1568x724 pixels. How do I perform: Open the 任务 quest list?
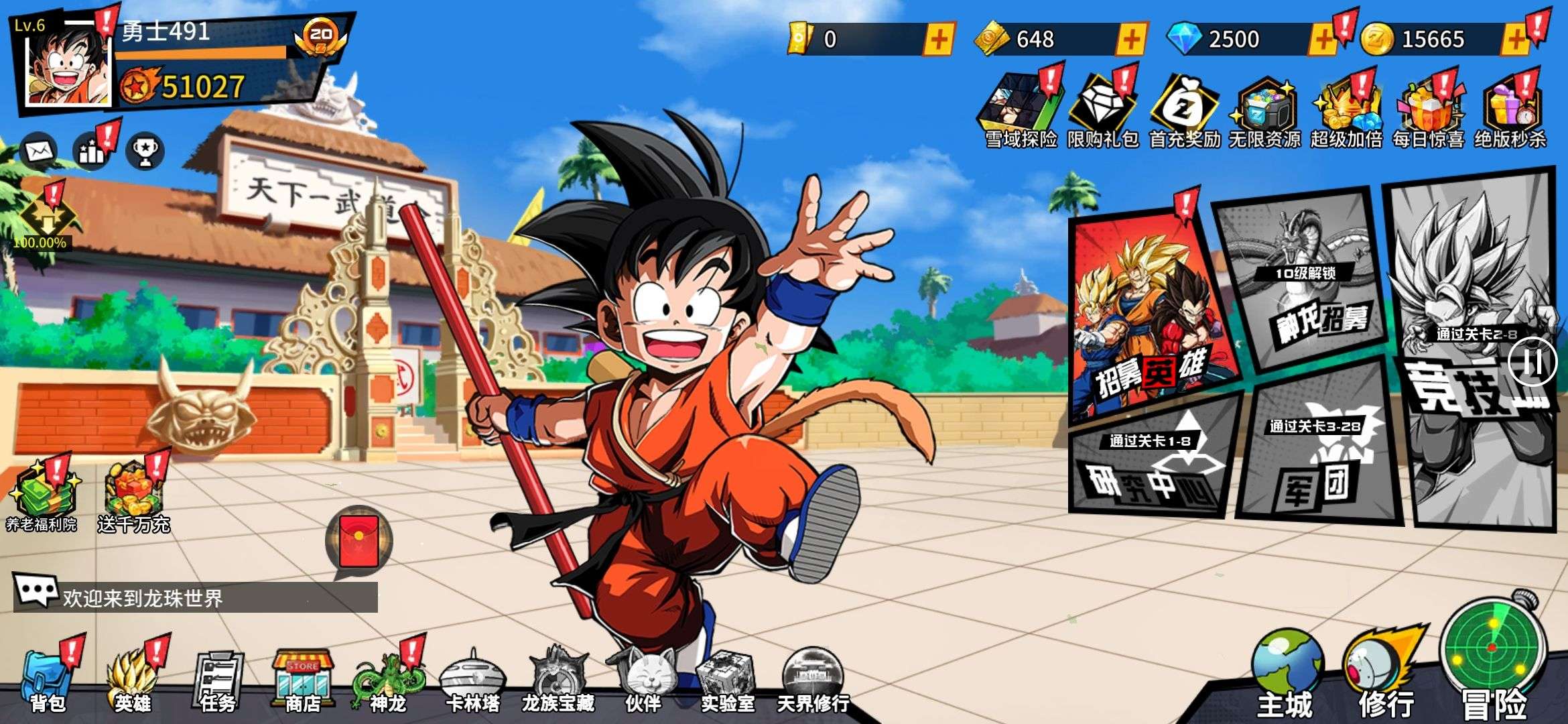point(218,680)
